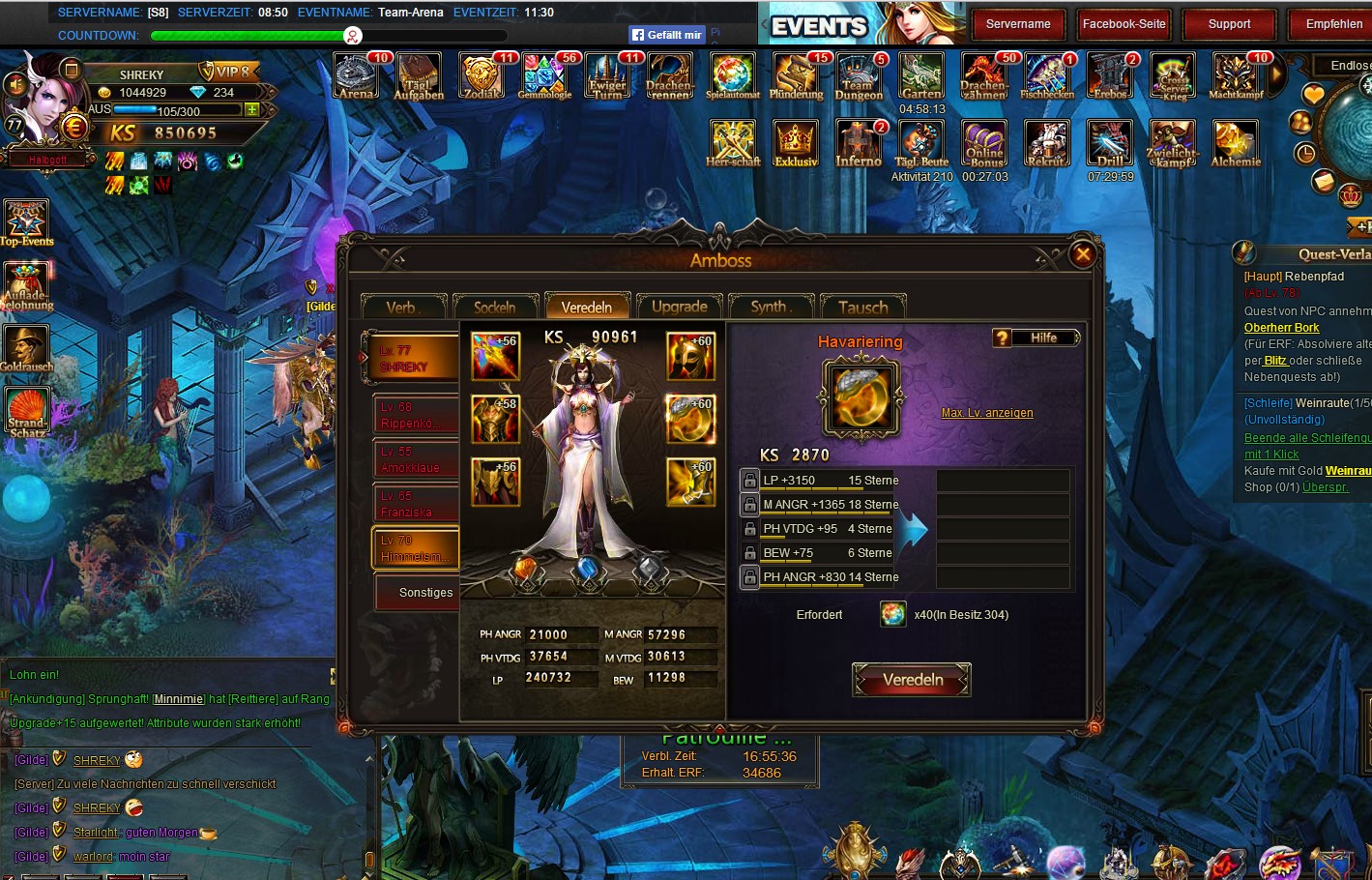The width and height of the screenshot is (1372, 880).
Task: Click the Max. Lv. anzeigen link
Action: [987, 413]
